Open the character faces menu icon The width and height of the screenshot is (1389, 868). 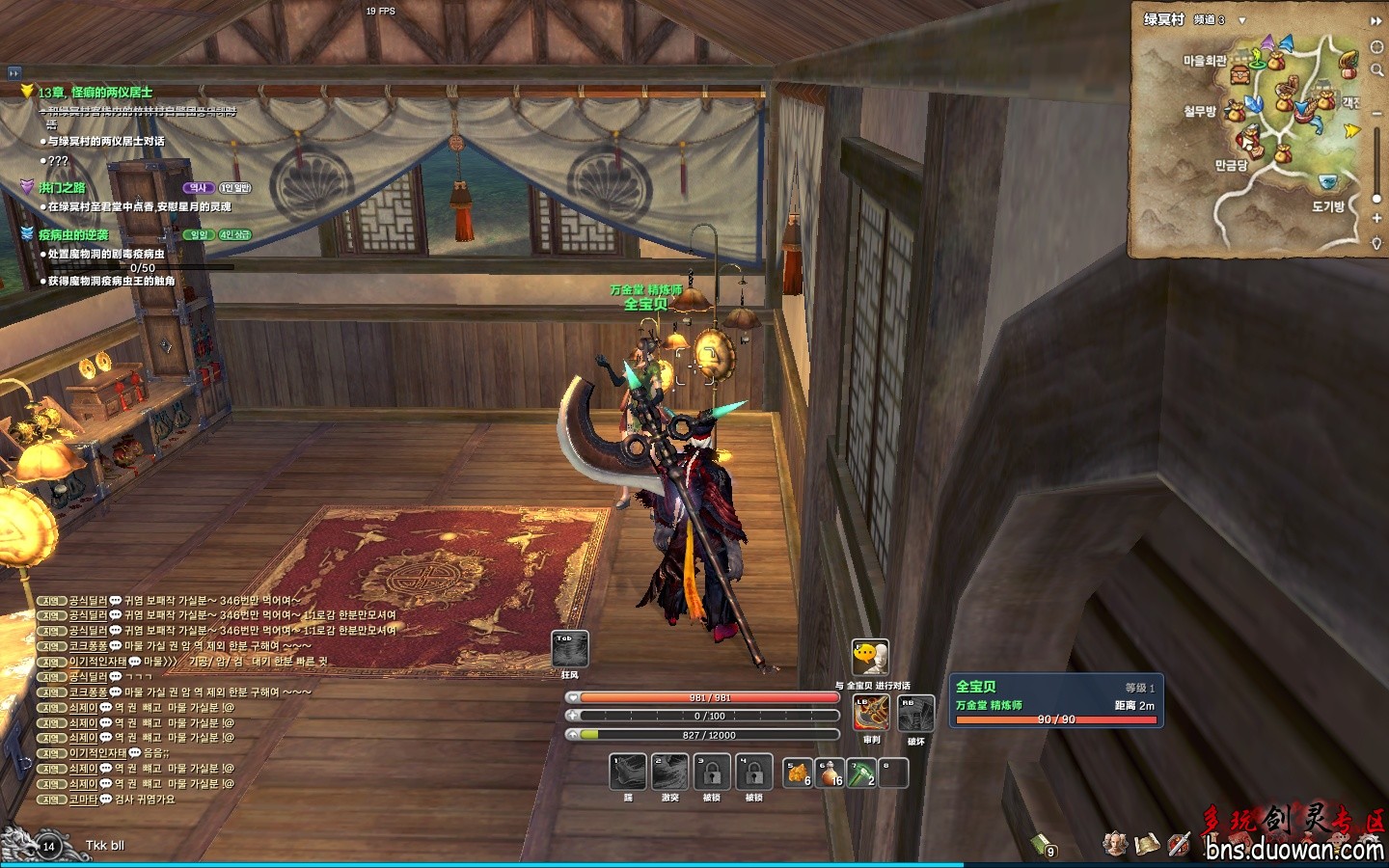(x=1116, y=844)
